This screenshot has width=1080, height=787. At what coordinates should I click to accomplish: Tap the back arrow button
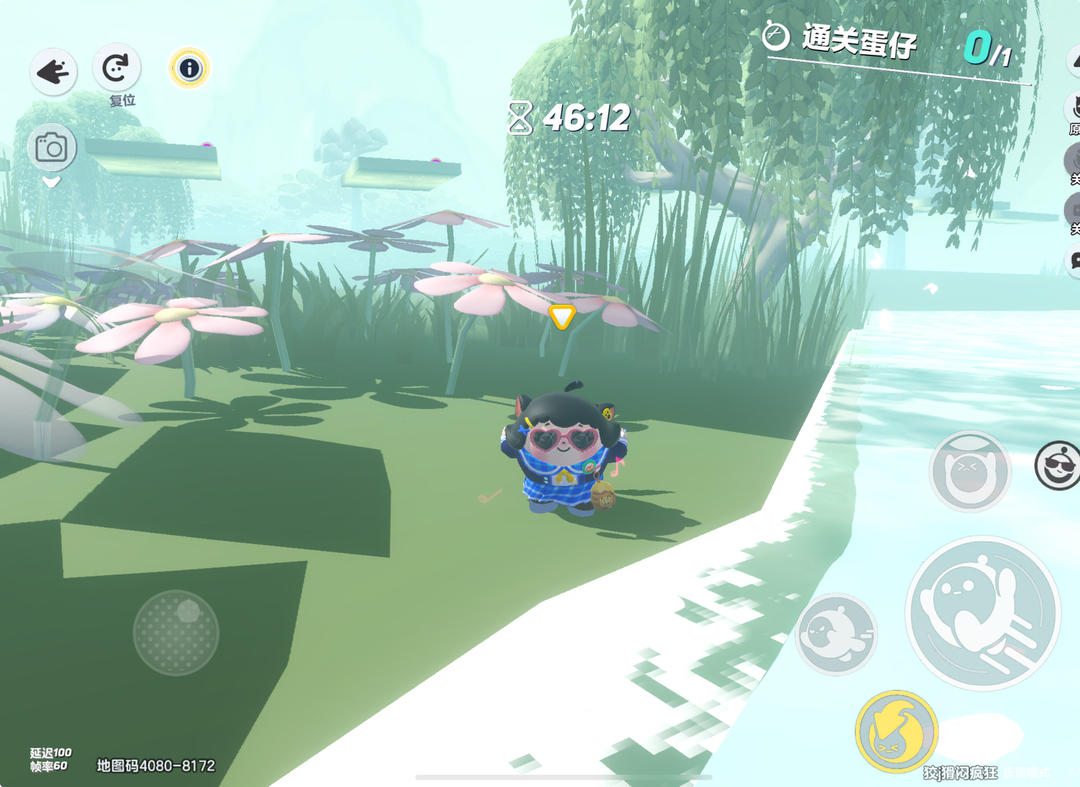pyautogui.click(x=53, y=72)
